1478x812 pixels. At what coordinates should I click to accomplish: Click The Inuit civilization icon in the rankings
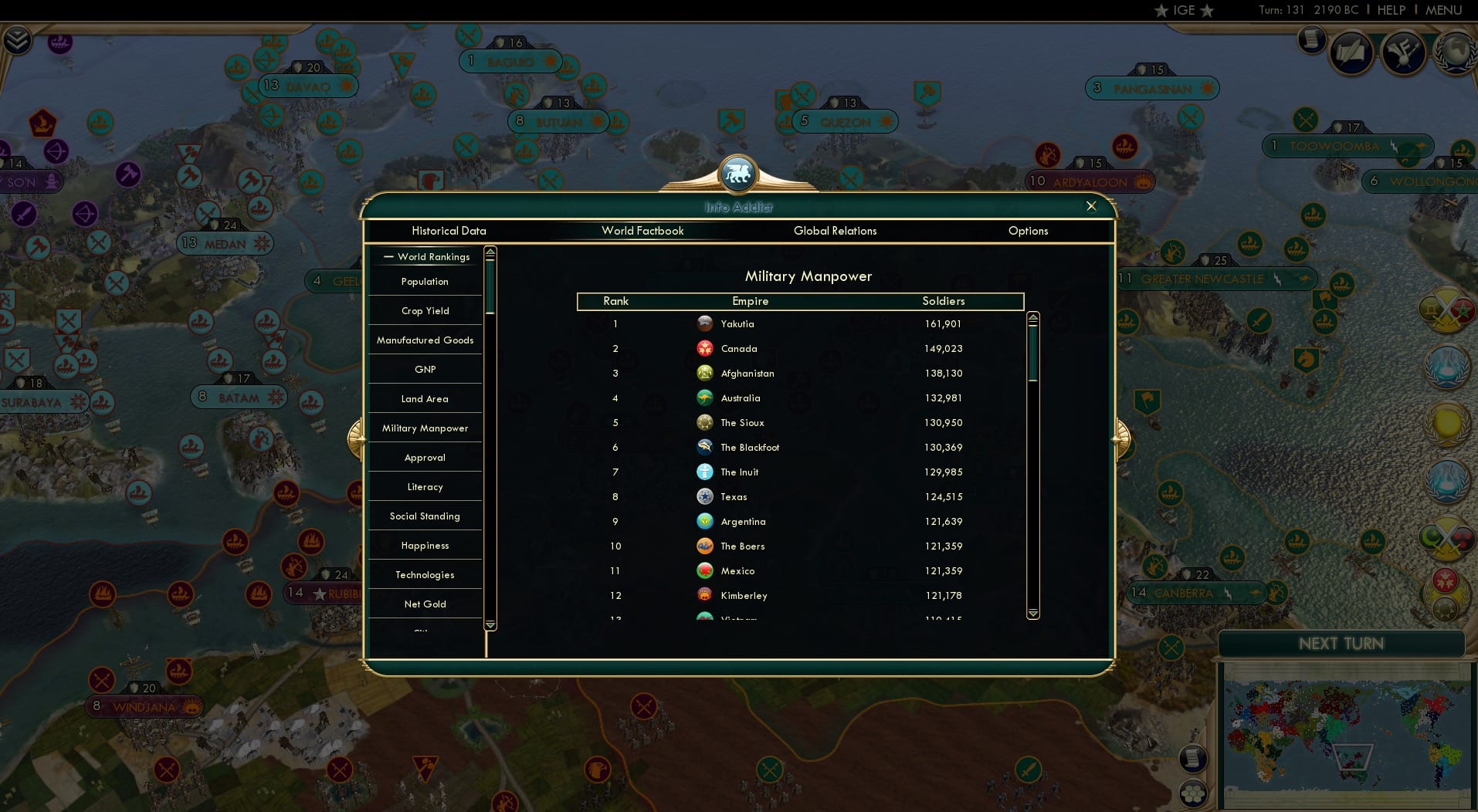point(705,472)
